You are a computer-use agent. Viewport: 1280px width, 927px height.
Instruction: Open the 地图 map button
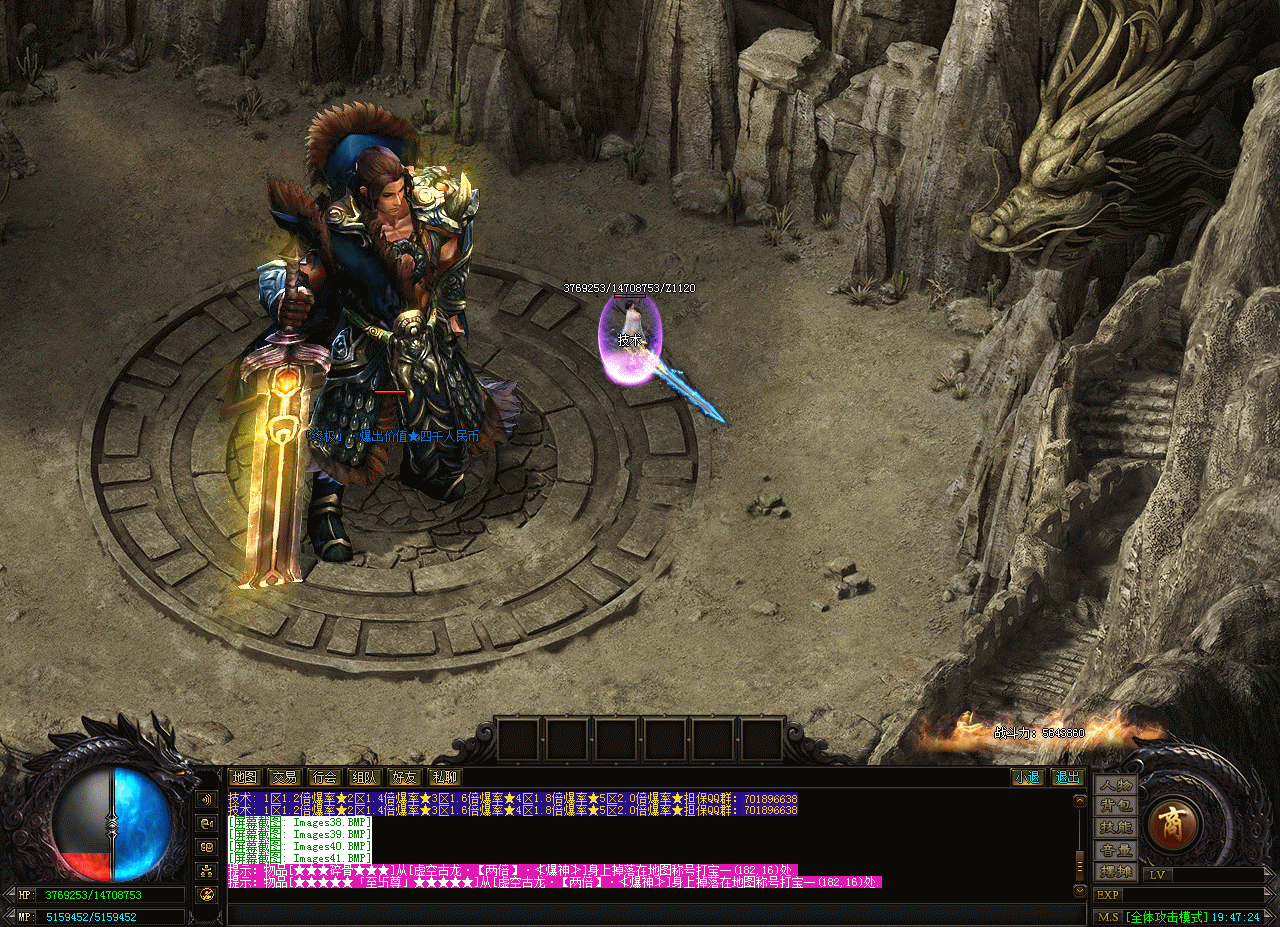pos(244,777)
